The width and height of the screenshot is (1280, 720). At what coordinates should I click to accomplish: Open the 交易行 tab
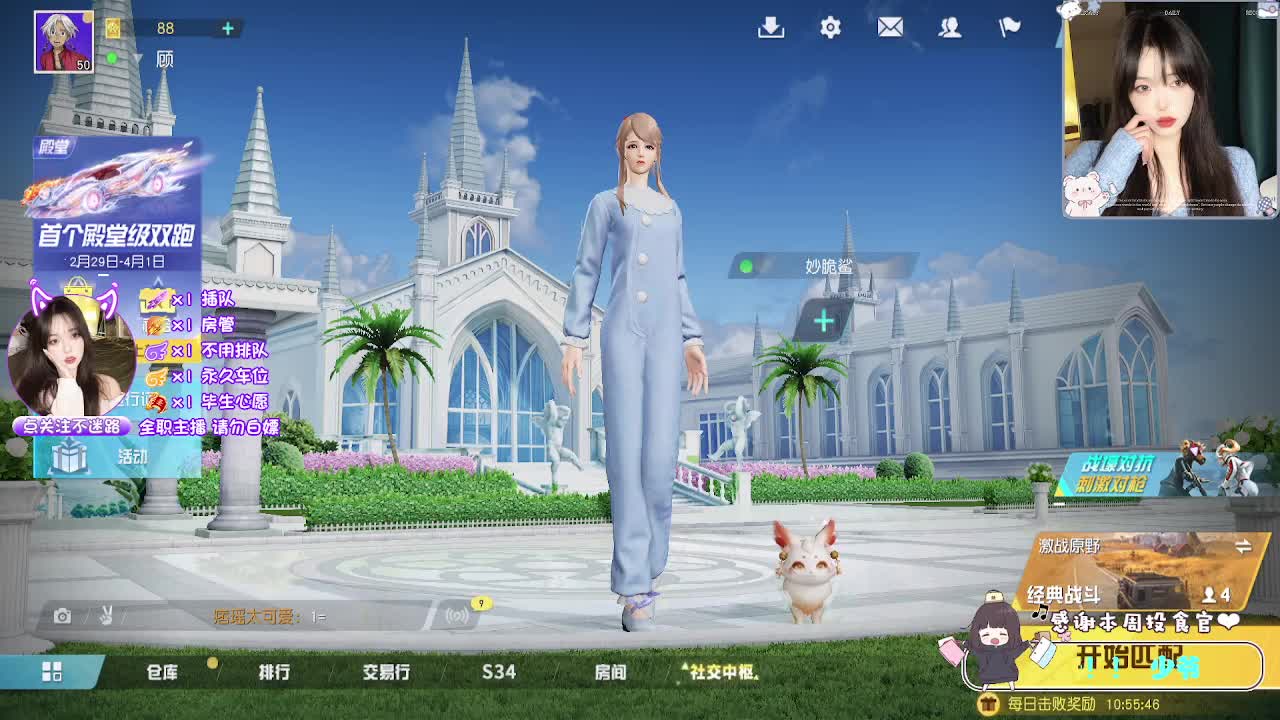(x=387, y=673)
